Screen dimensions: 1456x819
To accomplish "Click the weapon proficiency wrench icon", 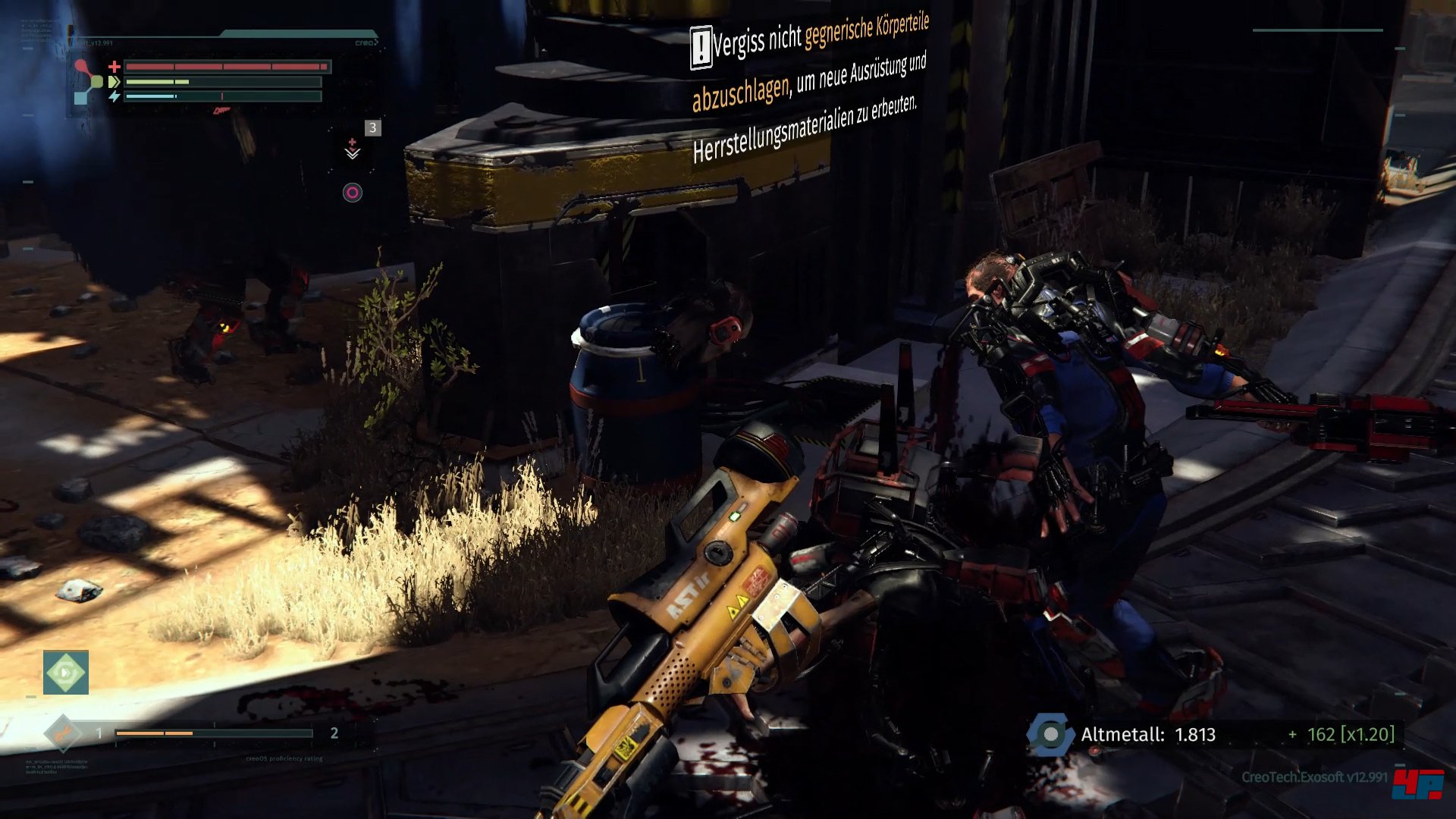I will pyautogui.click(x=63, y=733).
